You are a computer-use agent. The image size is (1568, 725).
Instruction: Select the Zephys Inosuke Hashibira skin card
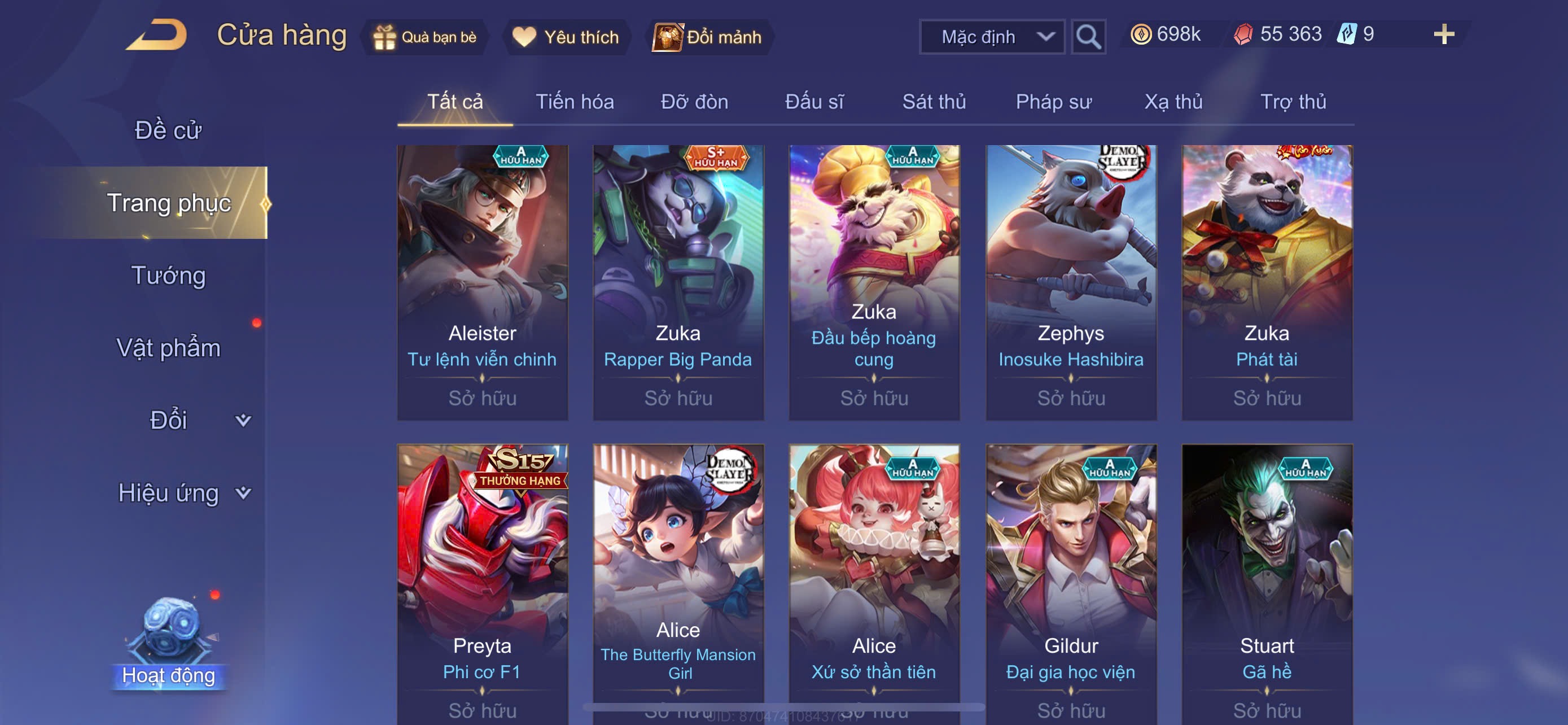(1071, 282)
